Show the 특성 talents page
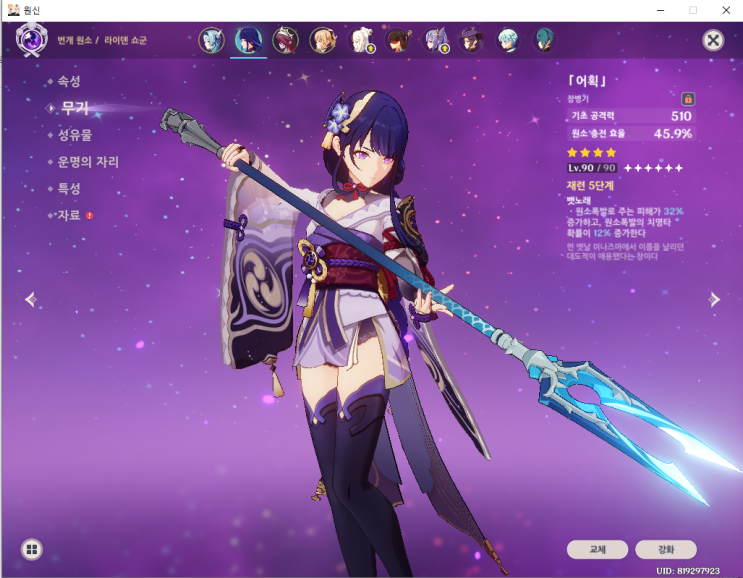Viewport: 743px width, 578px height. 69,189
